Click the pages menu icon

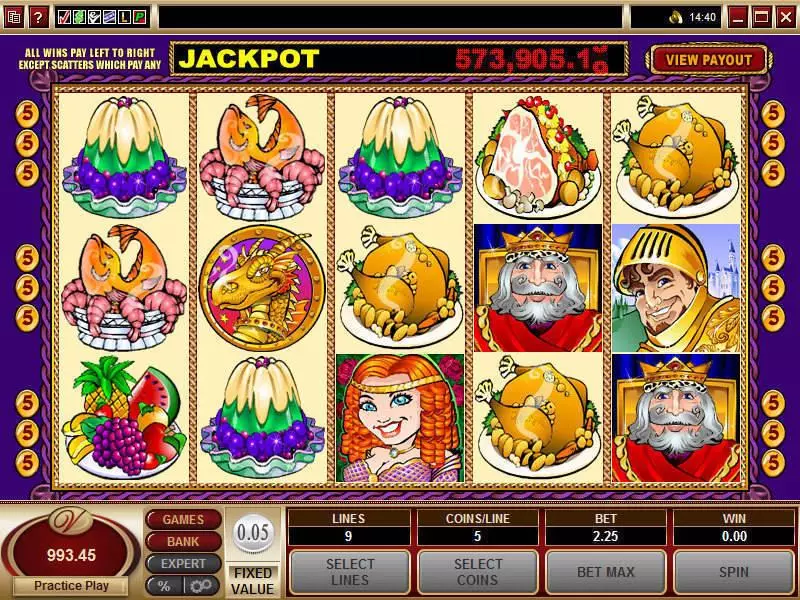pos(14,17)
